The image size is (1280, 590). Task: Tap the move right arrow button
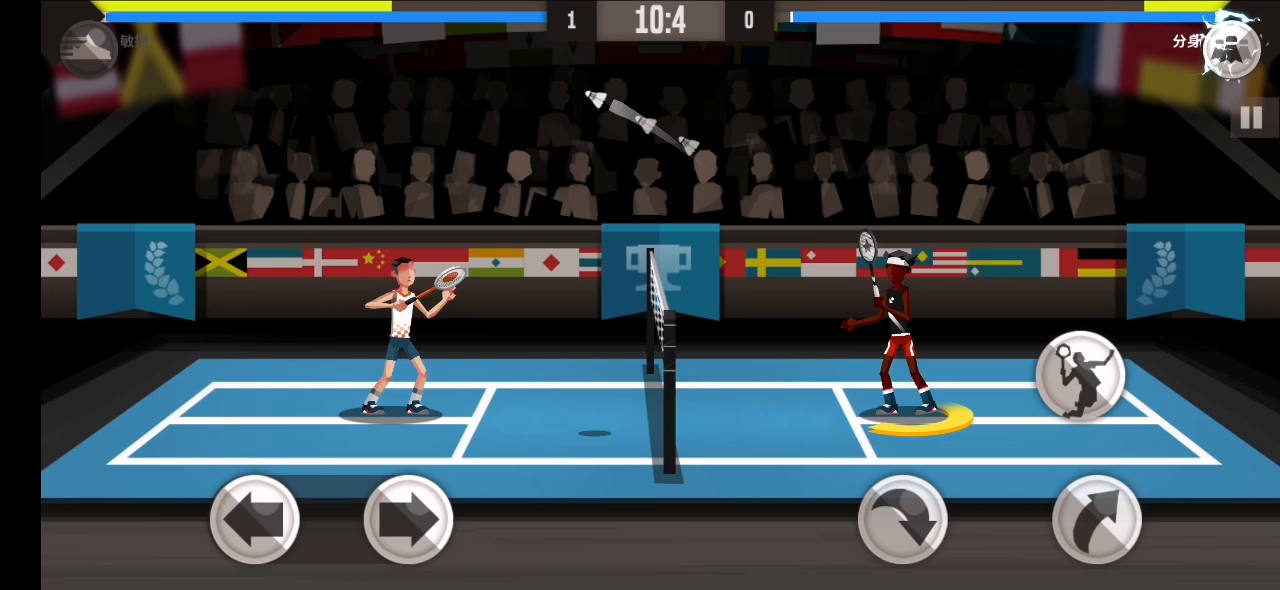pyautogui.click(x=408, y=520)
